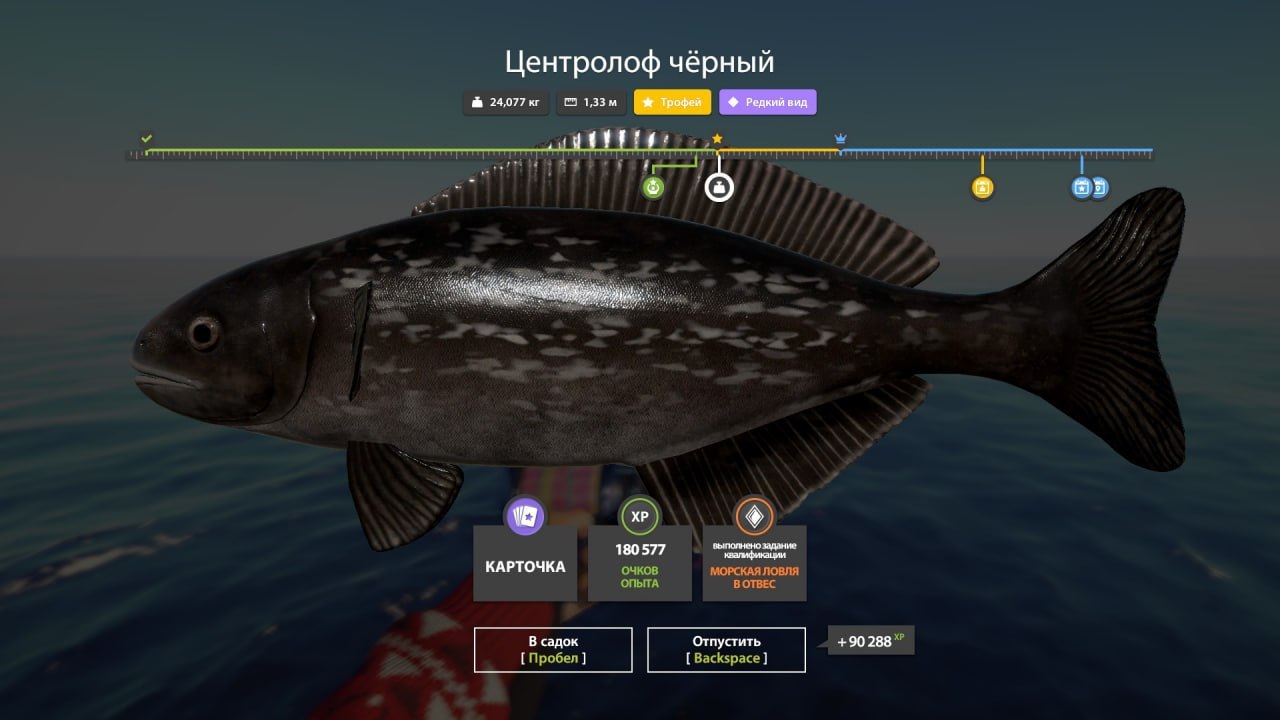This screenshot has width=1280, height=720.
Task: Click the purple card icon above КАРТОЧКА
Action: click(524, 517)
